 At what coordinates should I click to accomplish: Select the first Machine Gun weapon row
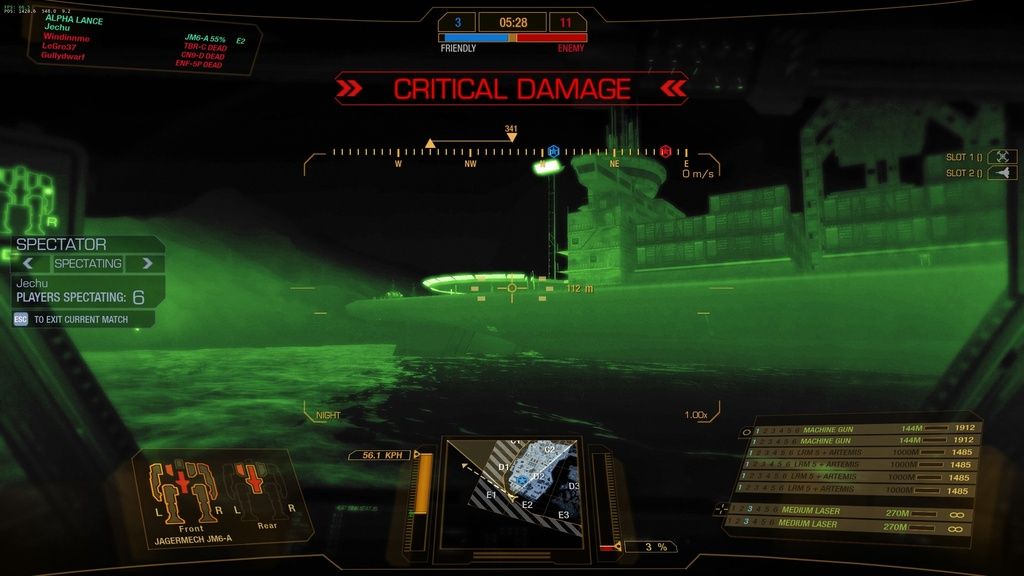pyautogui.click(x=862, y=428)
